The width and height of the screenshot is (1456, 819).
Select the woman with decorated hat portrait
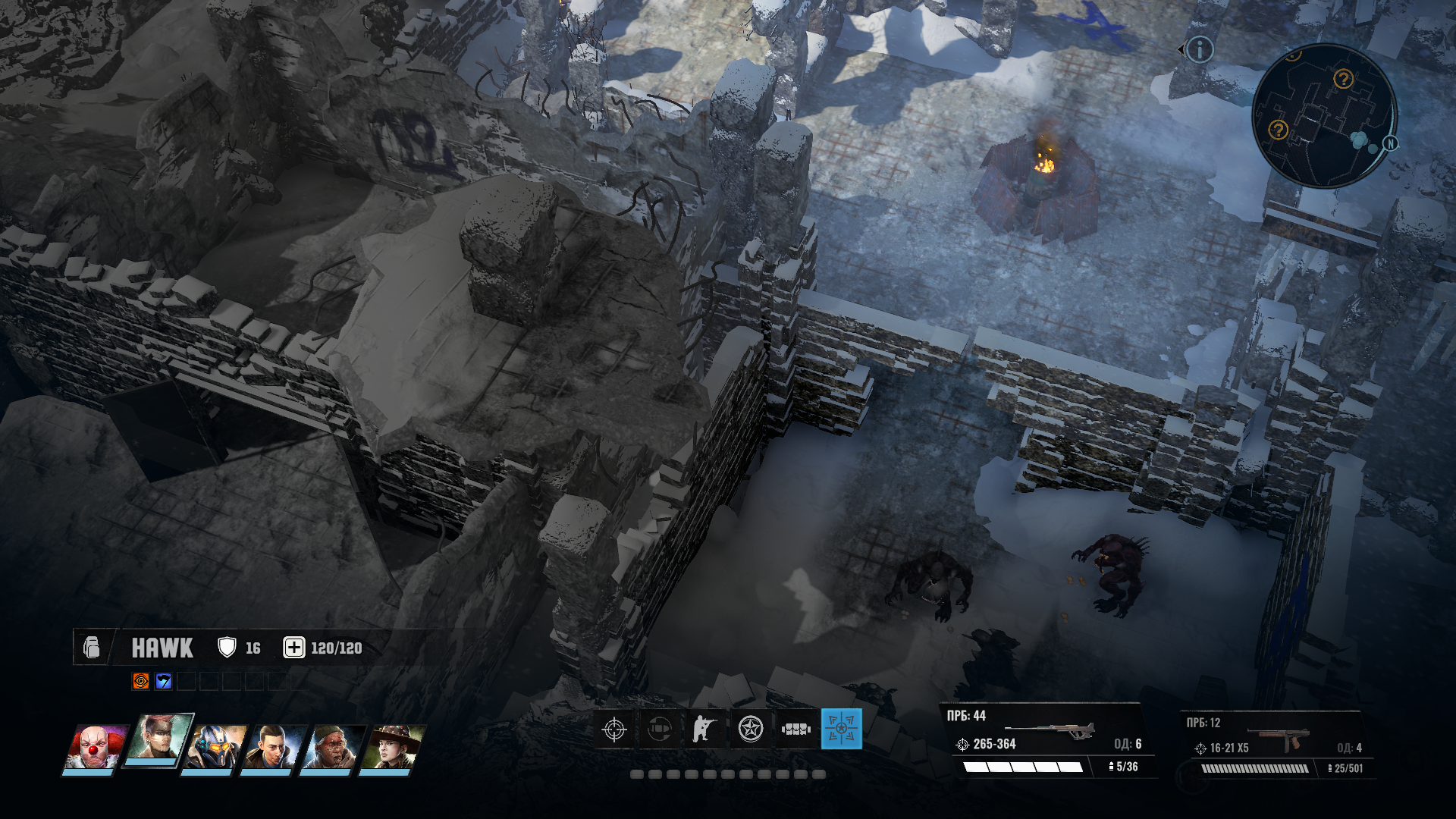coord(391,747)
